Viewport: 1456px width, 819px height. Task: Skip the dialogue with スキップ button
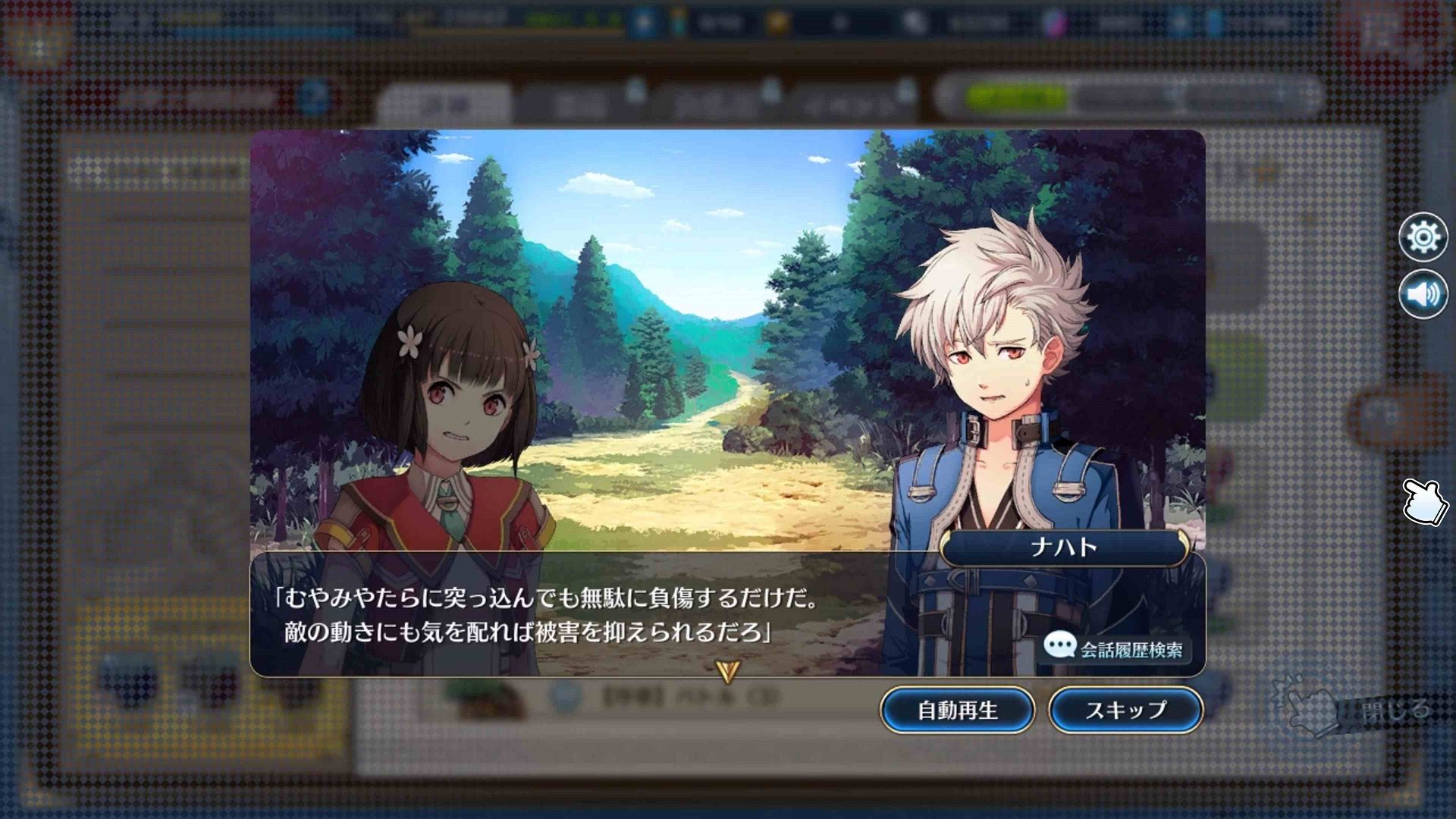(x=1125, y=710)
